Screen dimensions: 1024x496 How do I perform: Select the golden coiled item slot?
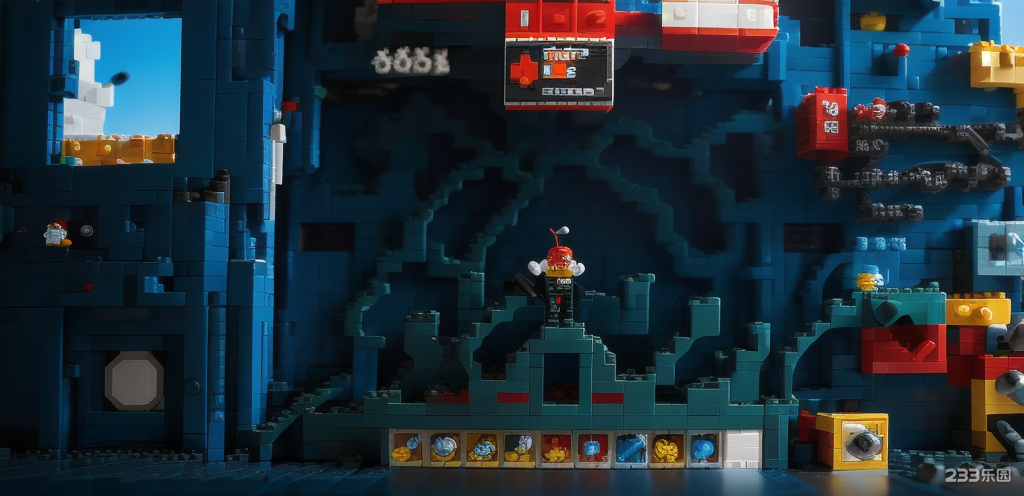pyautogui.click(x=667, y=449)
